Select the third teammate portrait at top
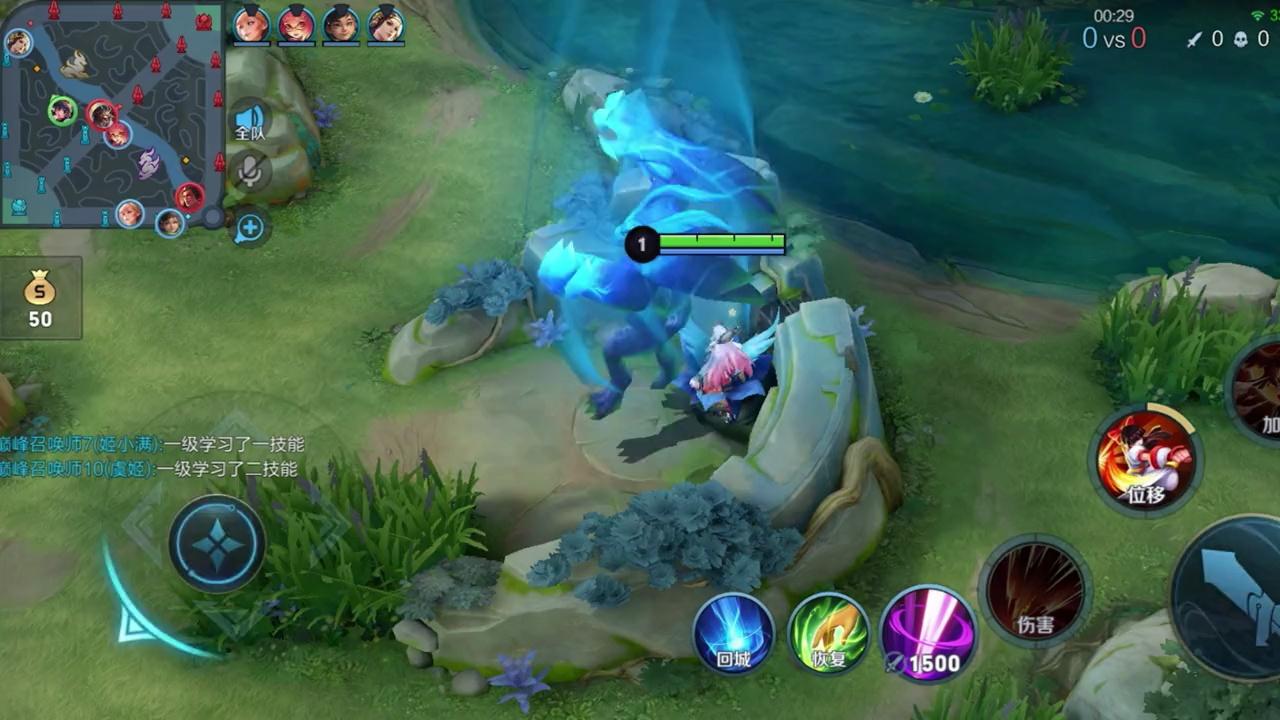 point(341,24)
